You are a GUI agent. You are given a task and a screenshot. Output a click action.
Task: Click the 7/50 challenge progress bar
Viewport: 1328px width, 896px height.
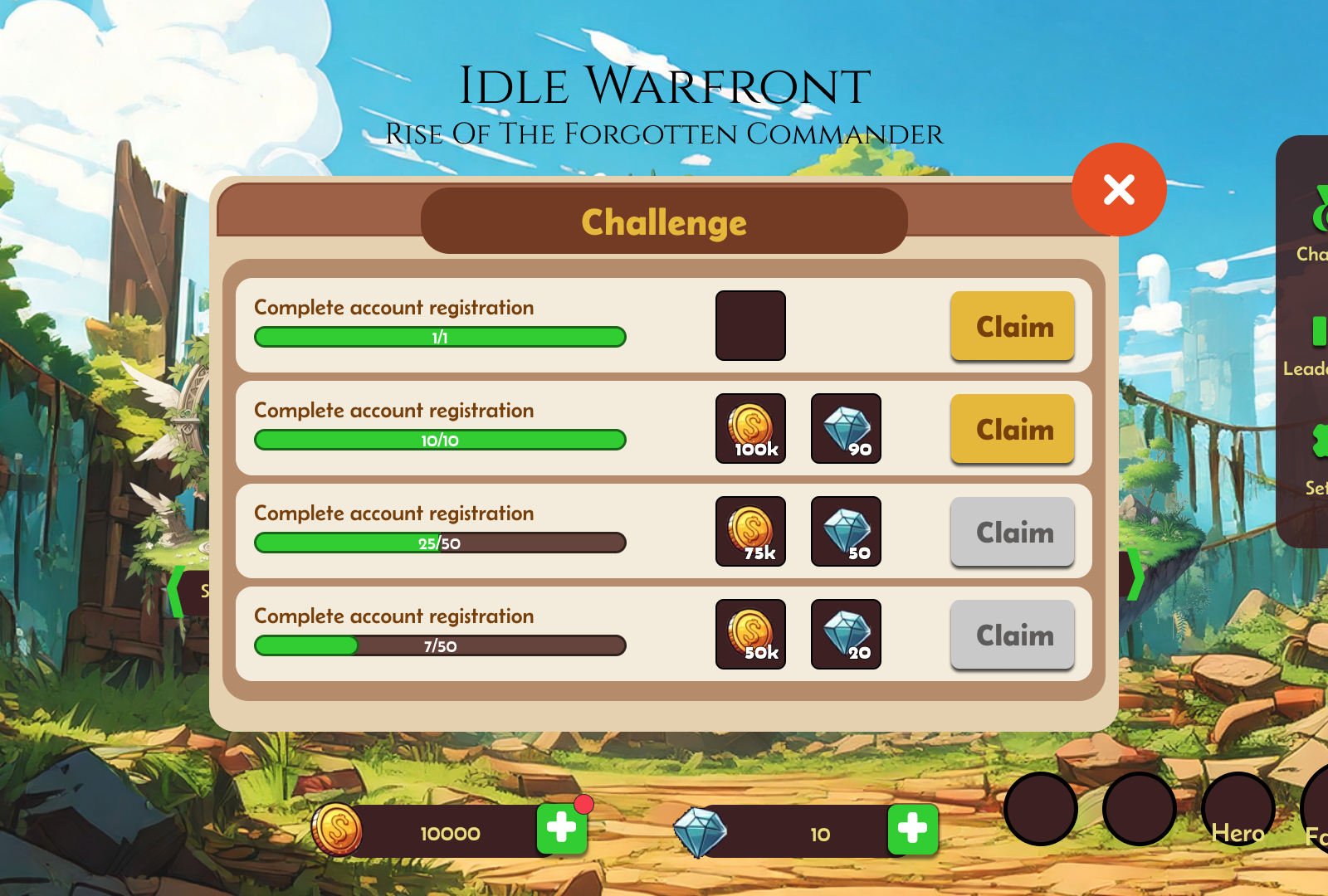(439, 645)
